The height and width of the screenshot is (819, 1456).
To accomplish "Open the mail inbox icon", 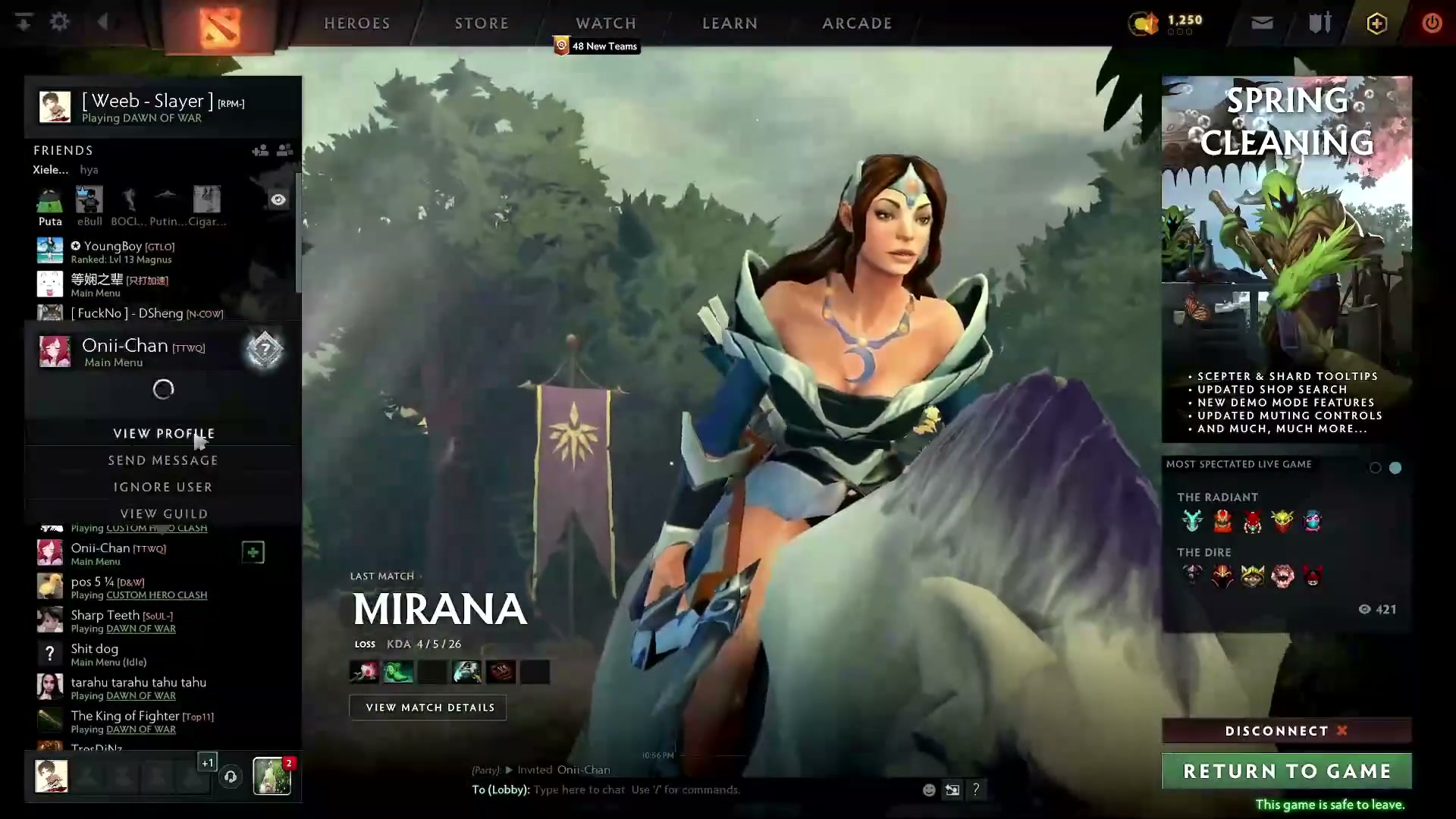I will (x=1262, y=23).
